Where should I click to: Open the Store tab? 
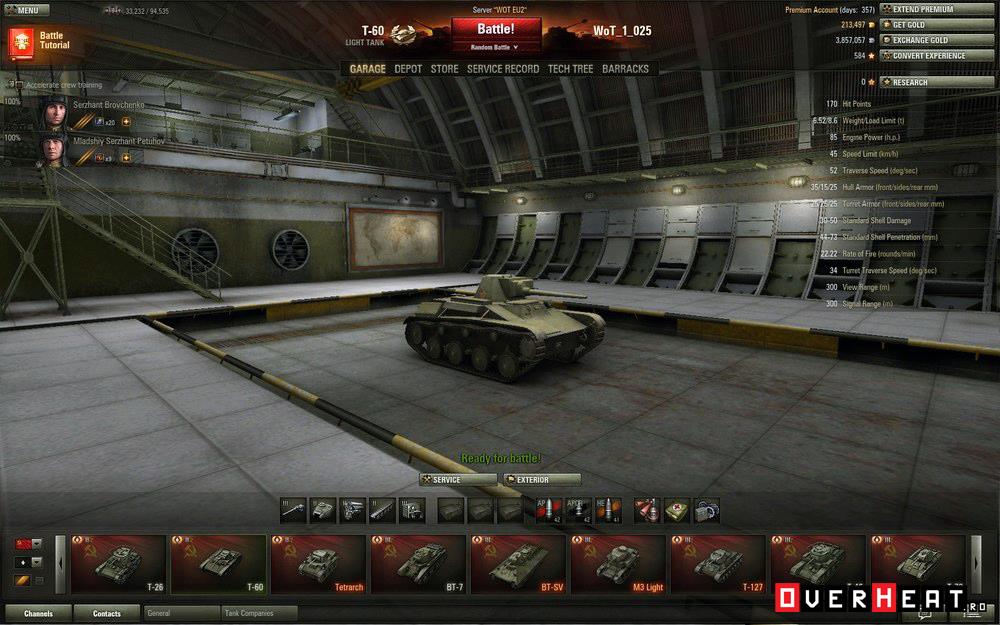444,69
